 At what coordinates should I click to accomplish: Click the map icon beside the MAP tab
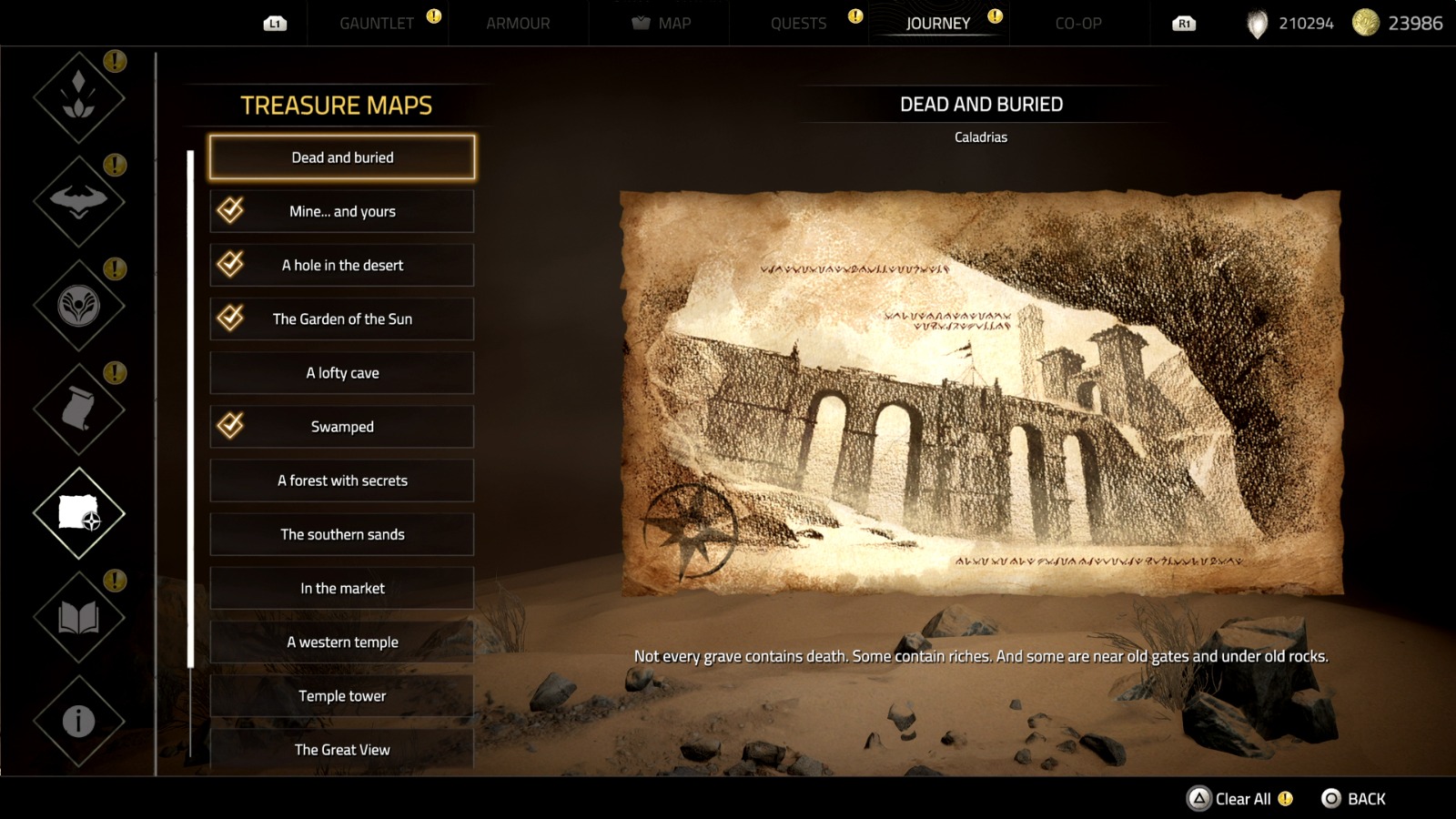point(642,23)
